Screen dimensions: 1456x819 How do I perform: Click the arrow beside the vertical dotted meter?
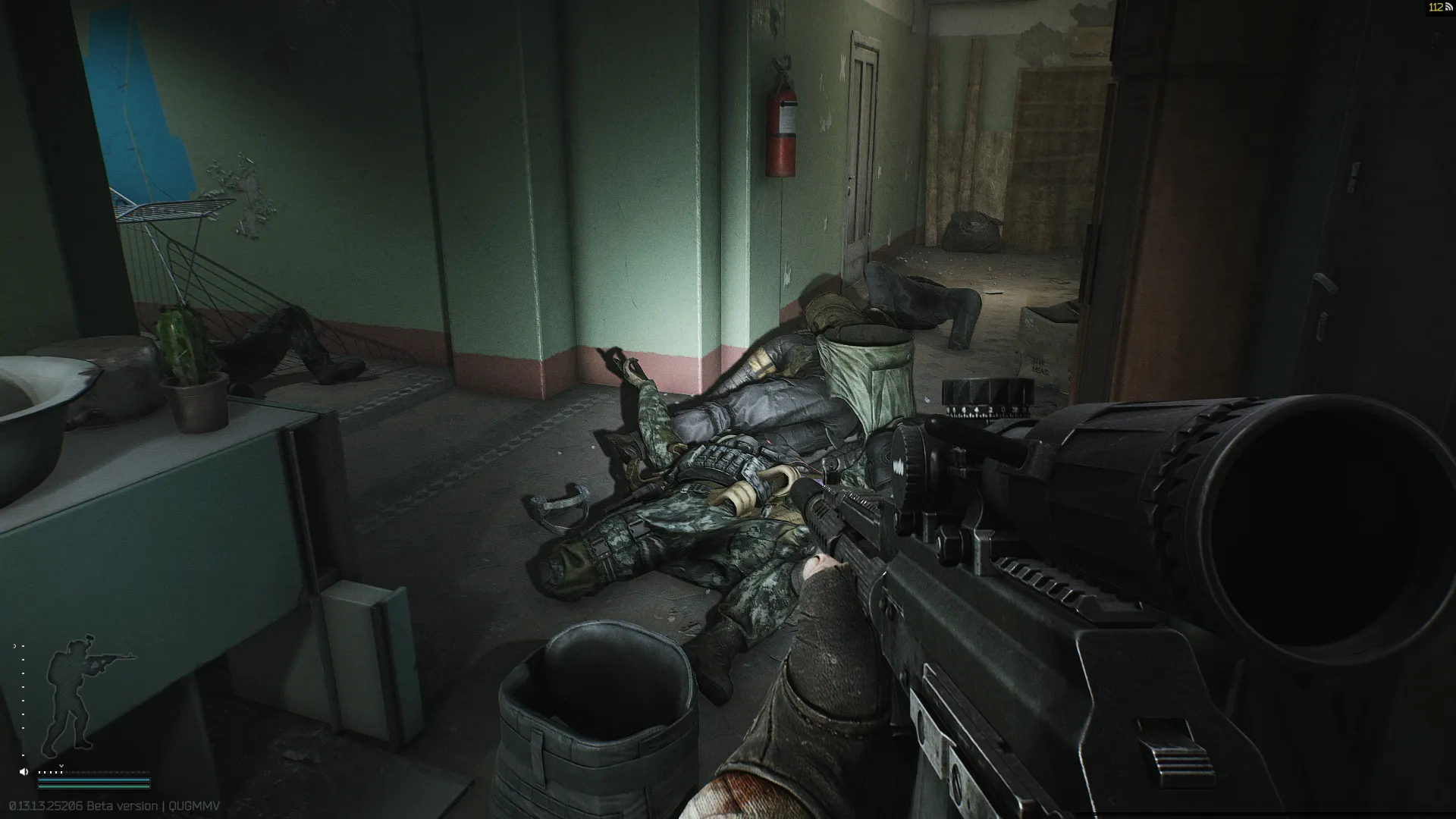click(x=14, y=645)
